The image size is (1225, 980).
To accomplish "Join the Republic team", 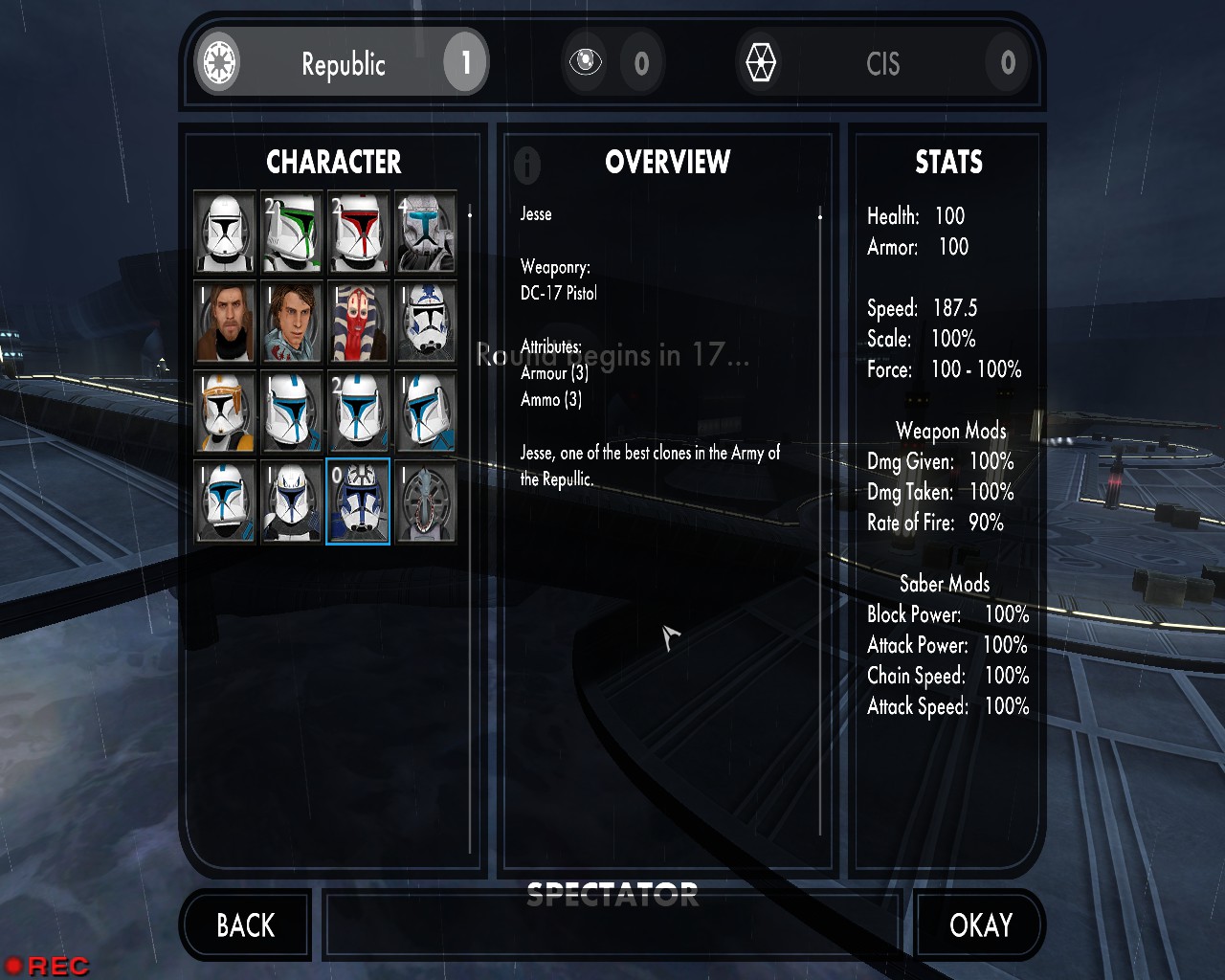I will pyautogui.click(x=342, y=63).
